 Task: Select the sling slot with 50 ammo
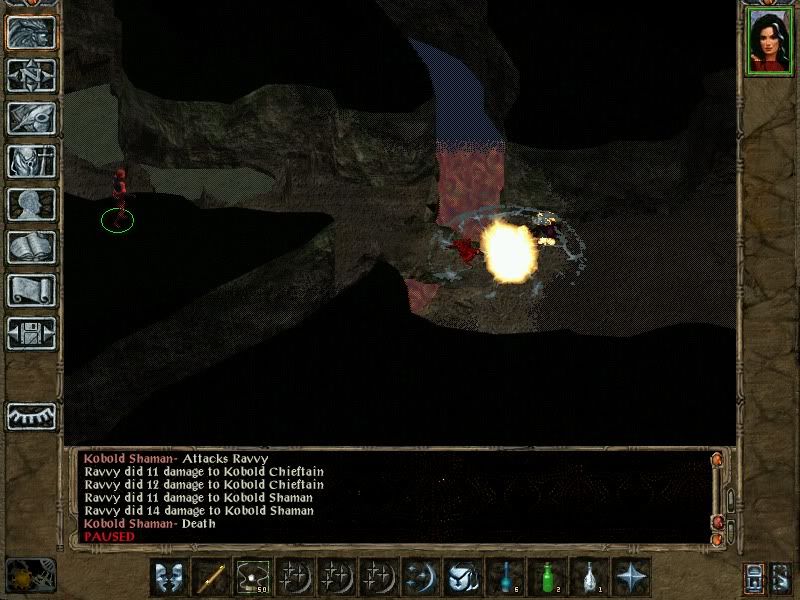click(x=253, y=576)
